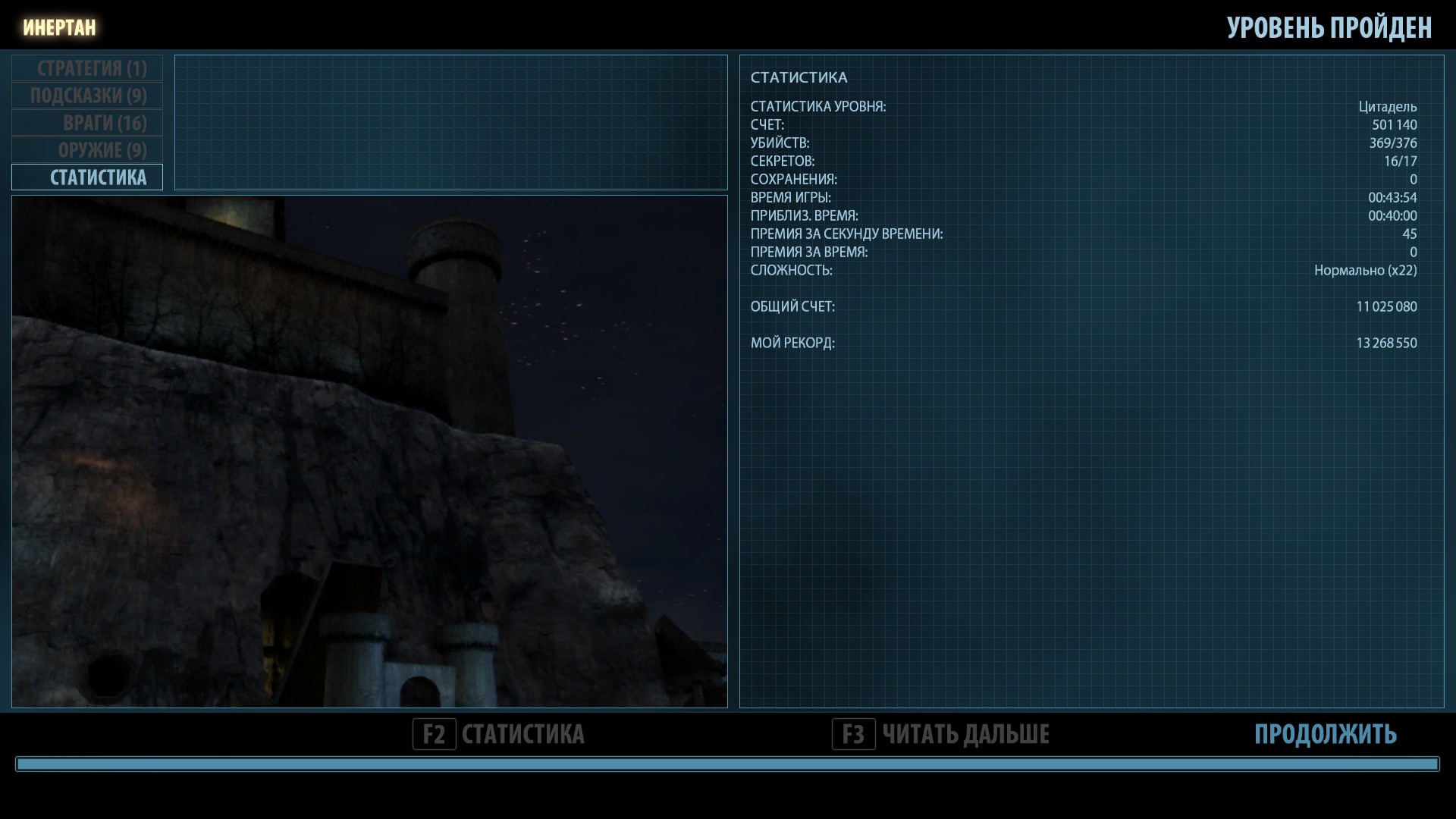1456x819 pixels.
Task: Select the Оружие (9) tab
Action: 87,150
